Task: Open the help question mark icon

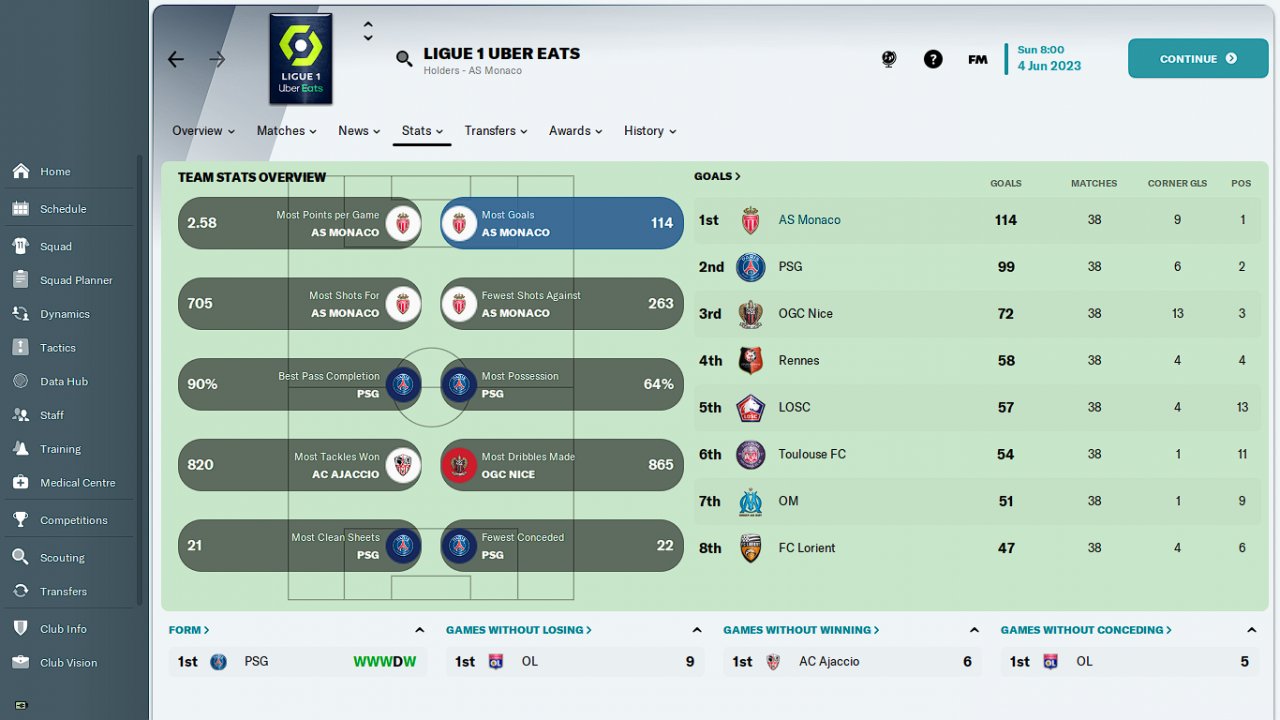Action: pos(933,59)
